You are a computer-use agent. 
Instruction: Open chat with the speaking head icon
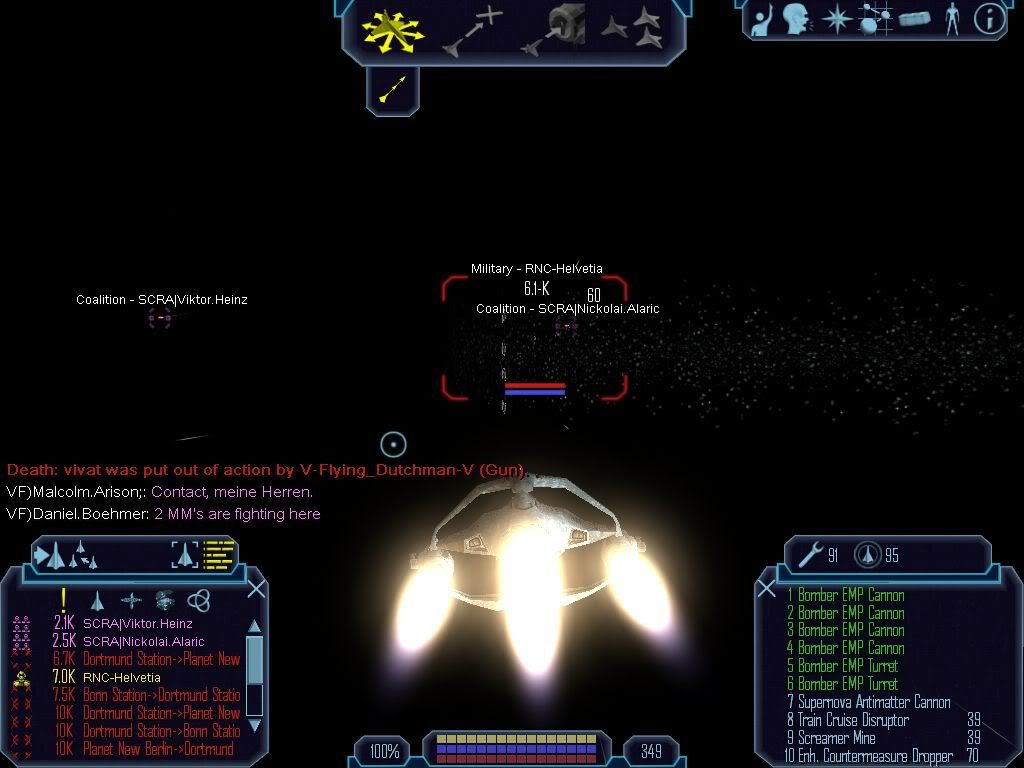point(796,18)
